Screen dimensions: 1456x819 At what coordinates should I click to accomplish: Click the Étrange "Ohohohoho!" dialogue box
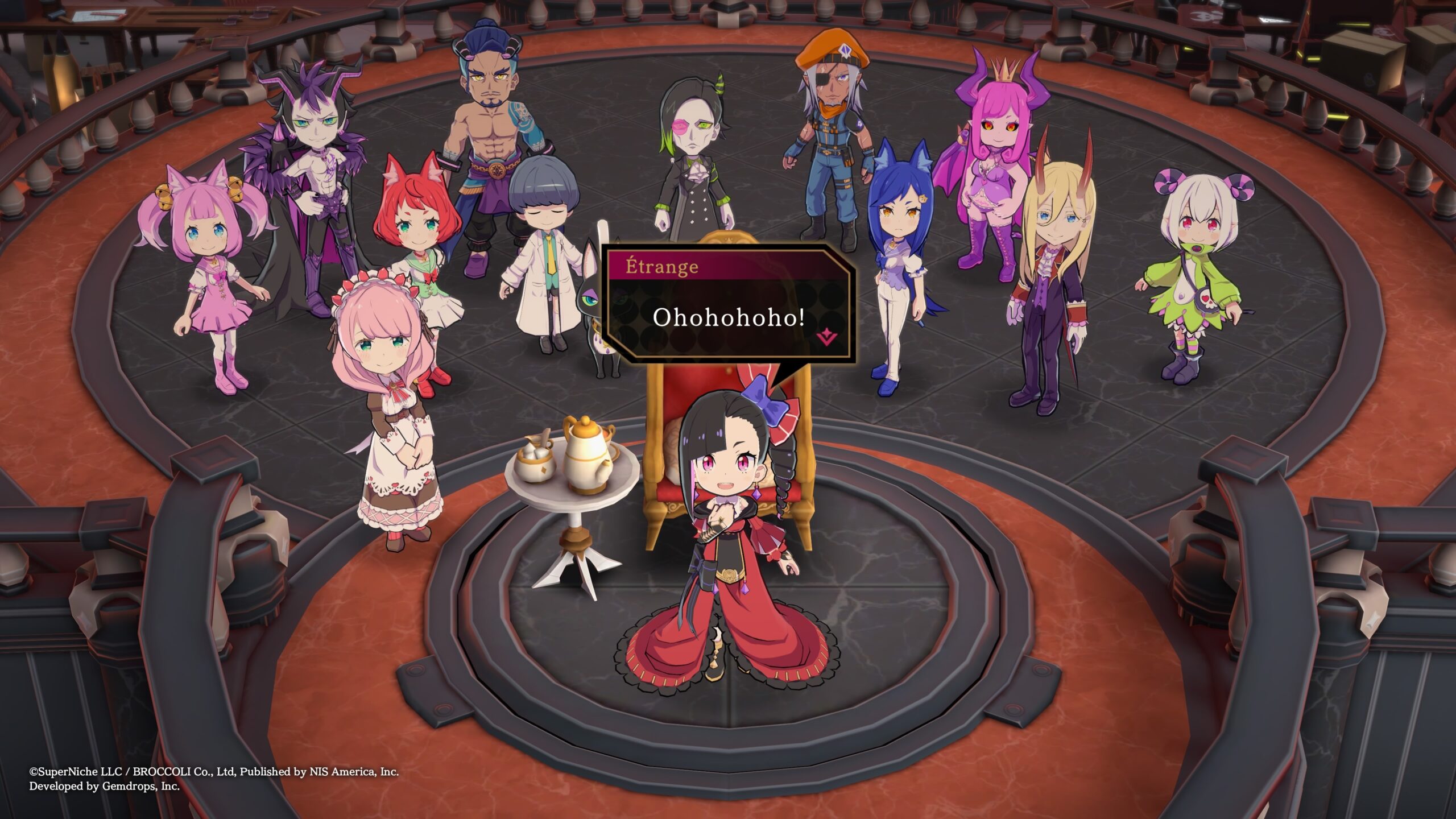[728, 317]
